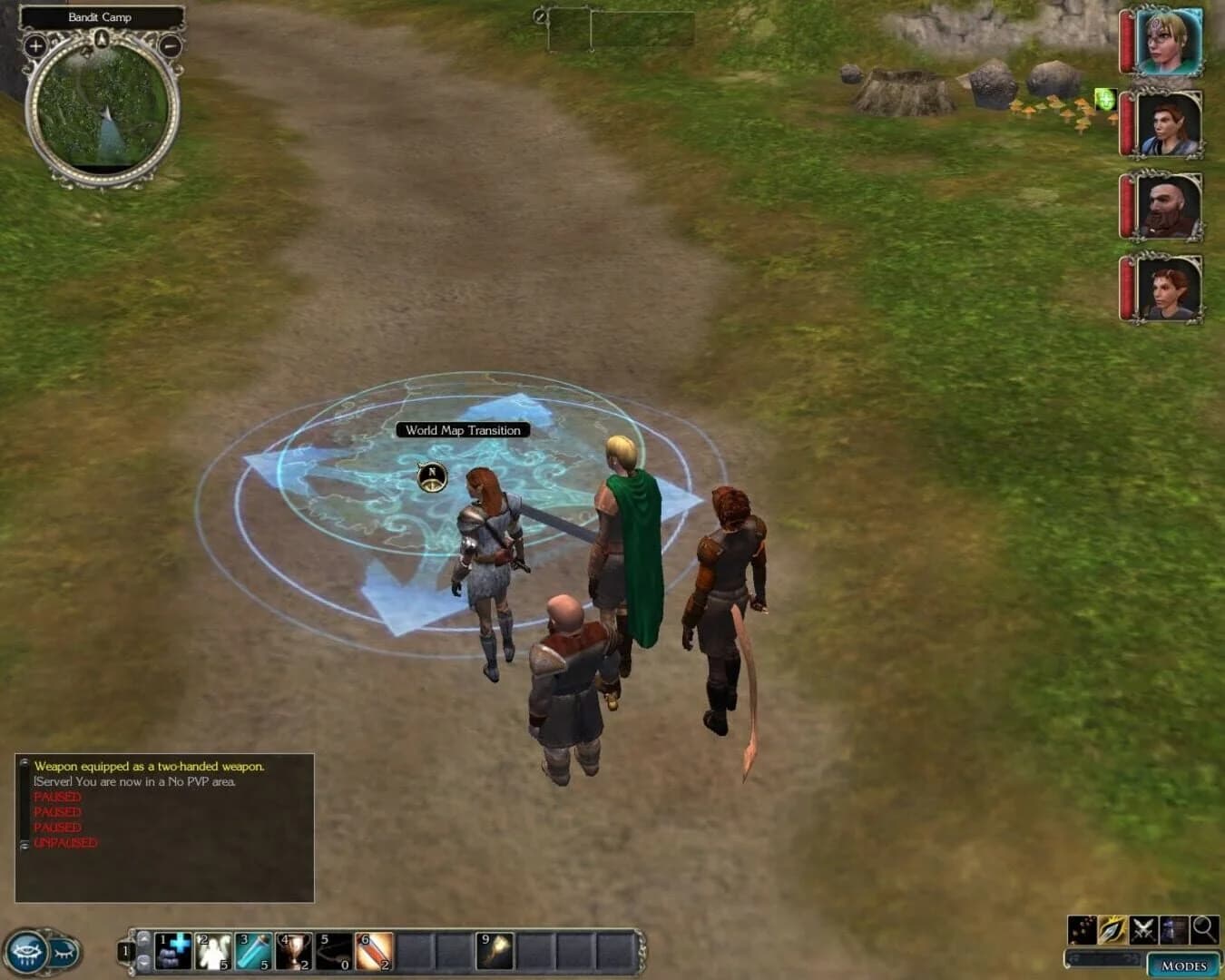Select the Stealth mode icon
Viewport: 1225px width, 980px height.
tap(1083, 930)
